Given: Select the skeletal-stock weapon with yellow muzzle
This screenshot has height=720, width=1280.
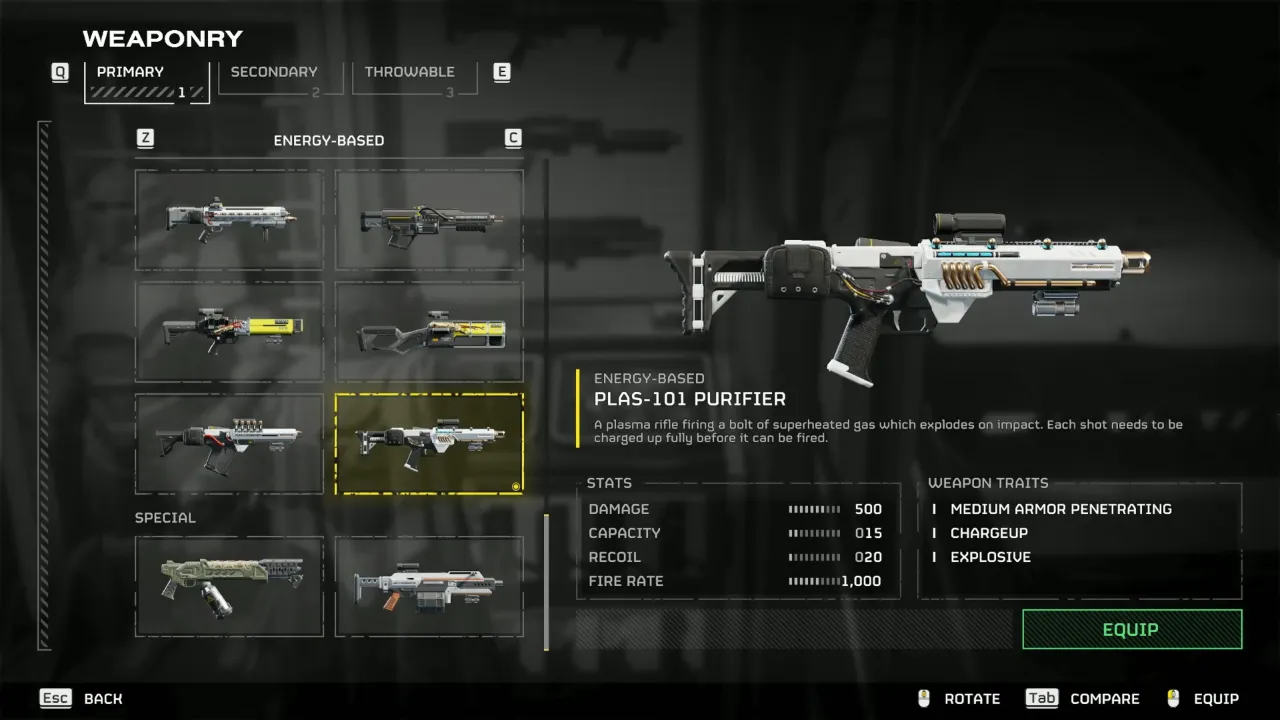Looking at the screenshot, I should pos(429,331).
